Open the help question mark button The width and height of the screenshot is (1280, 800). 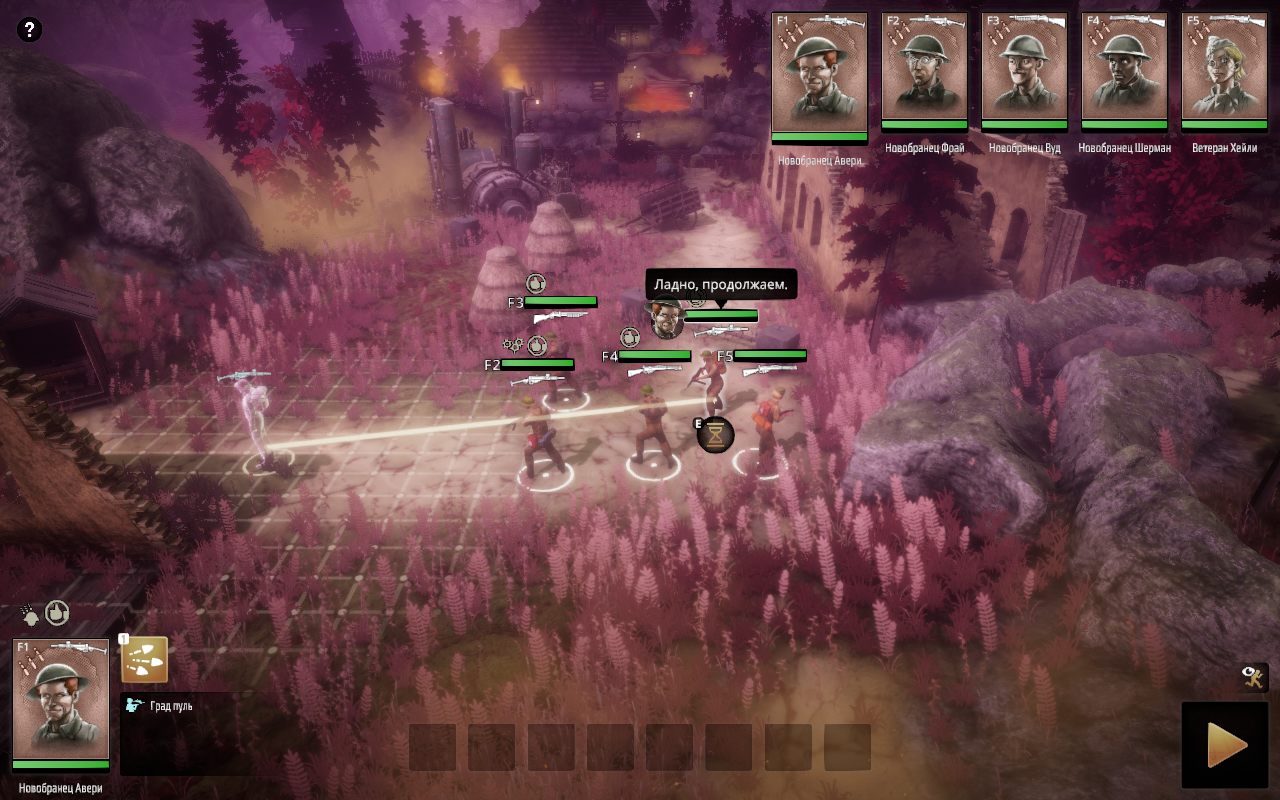[x=30, y=30]
